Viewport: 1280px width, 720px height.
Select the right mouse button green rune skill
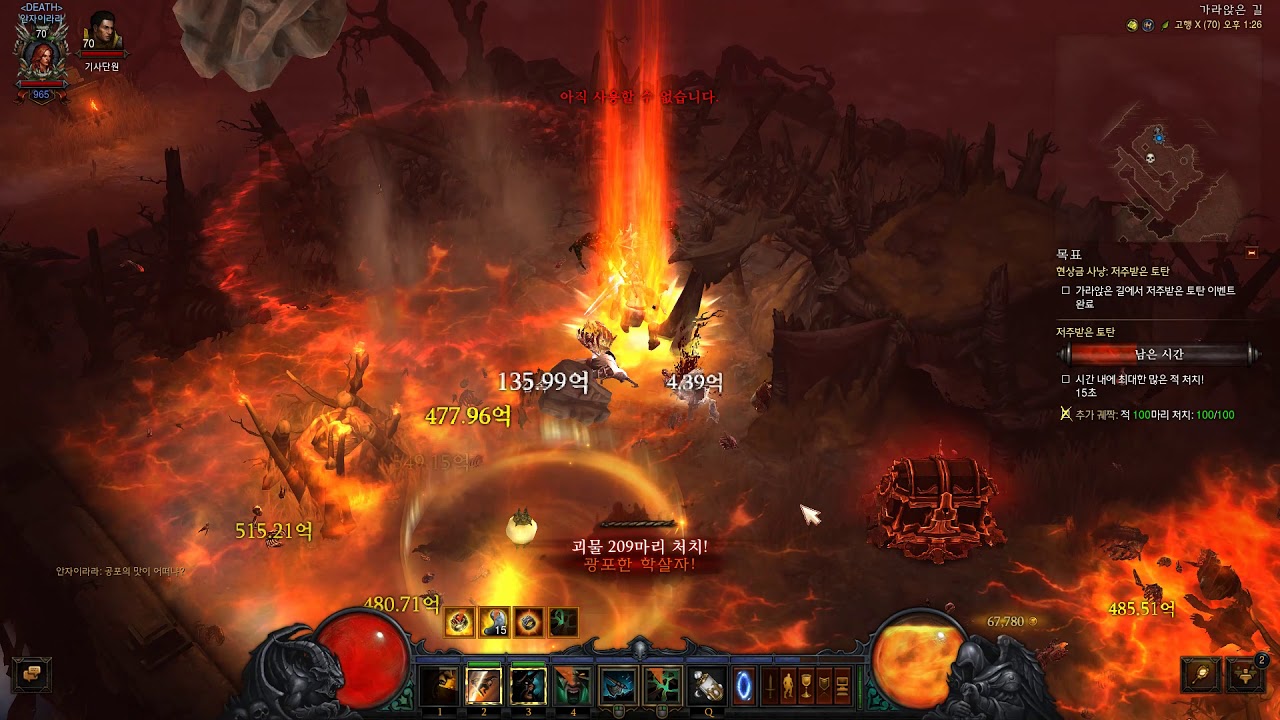point(662,686)
